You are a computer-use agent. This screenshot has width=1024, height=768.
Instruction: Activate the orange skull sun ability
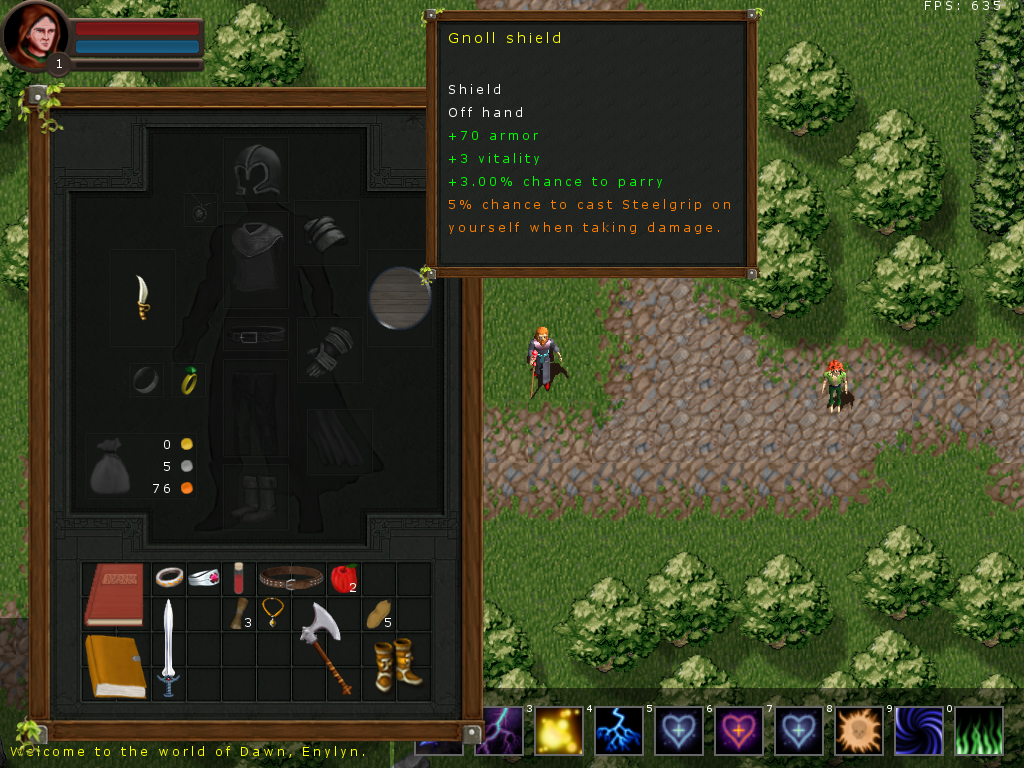pyautogui.click(x=858, y=731)
